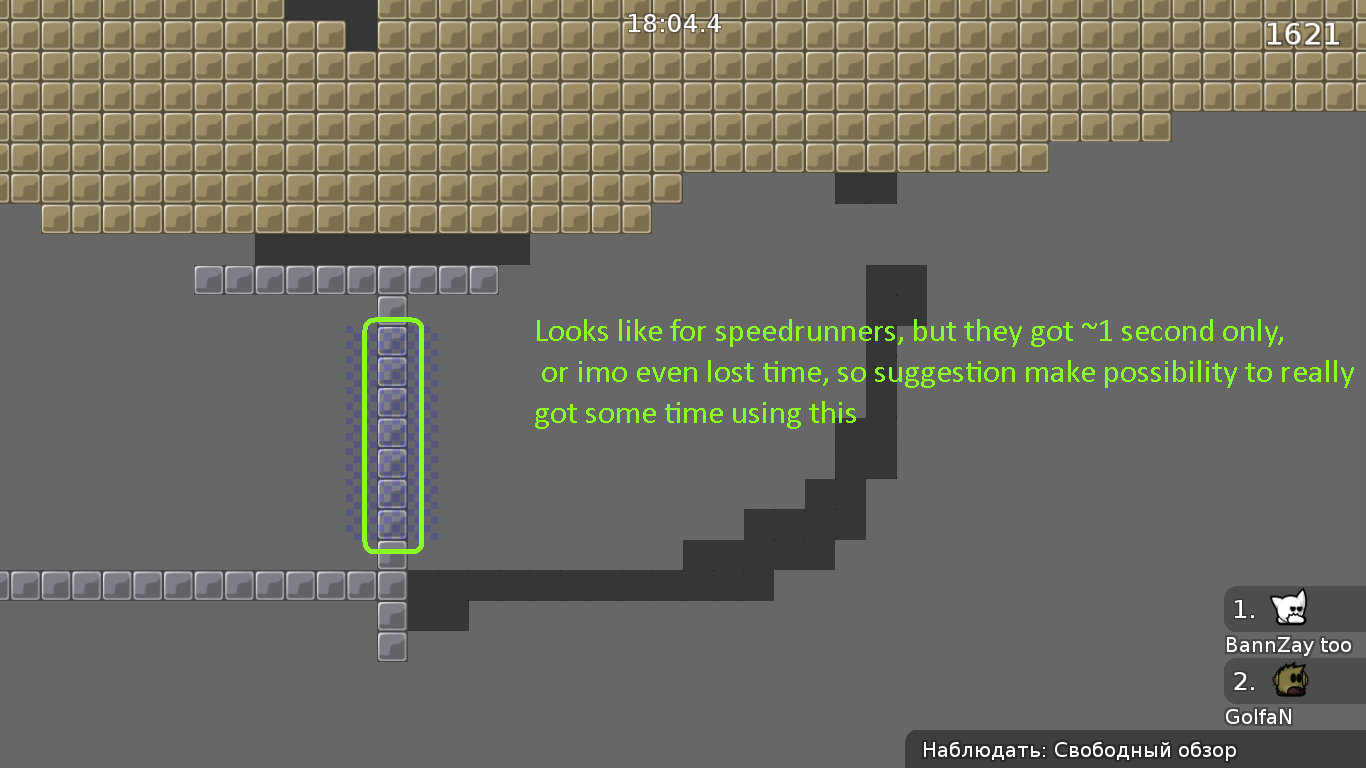Toggle the green highlight rectangle on the tile column
The image size is (1366, 768).
pos(394,434)
